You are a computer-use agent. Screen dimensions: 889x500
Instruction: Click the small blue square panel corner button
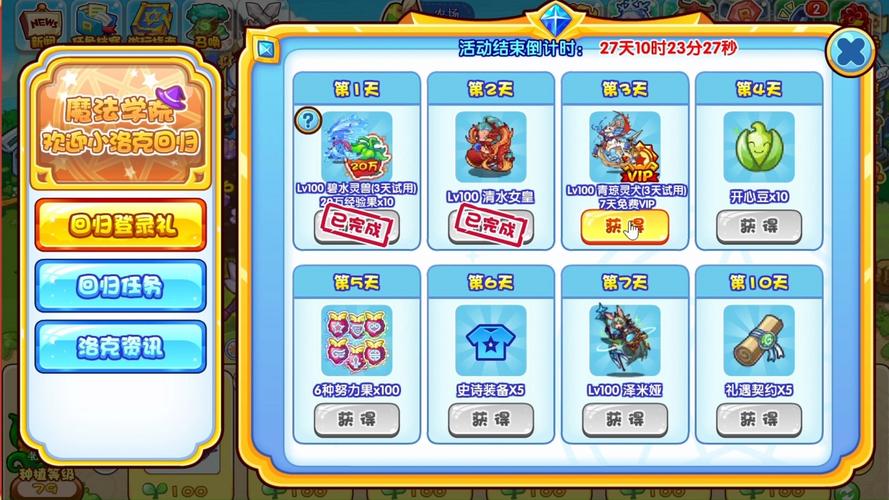[x=264, y=48]
